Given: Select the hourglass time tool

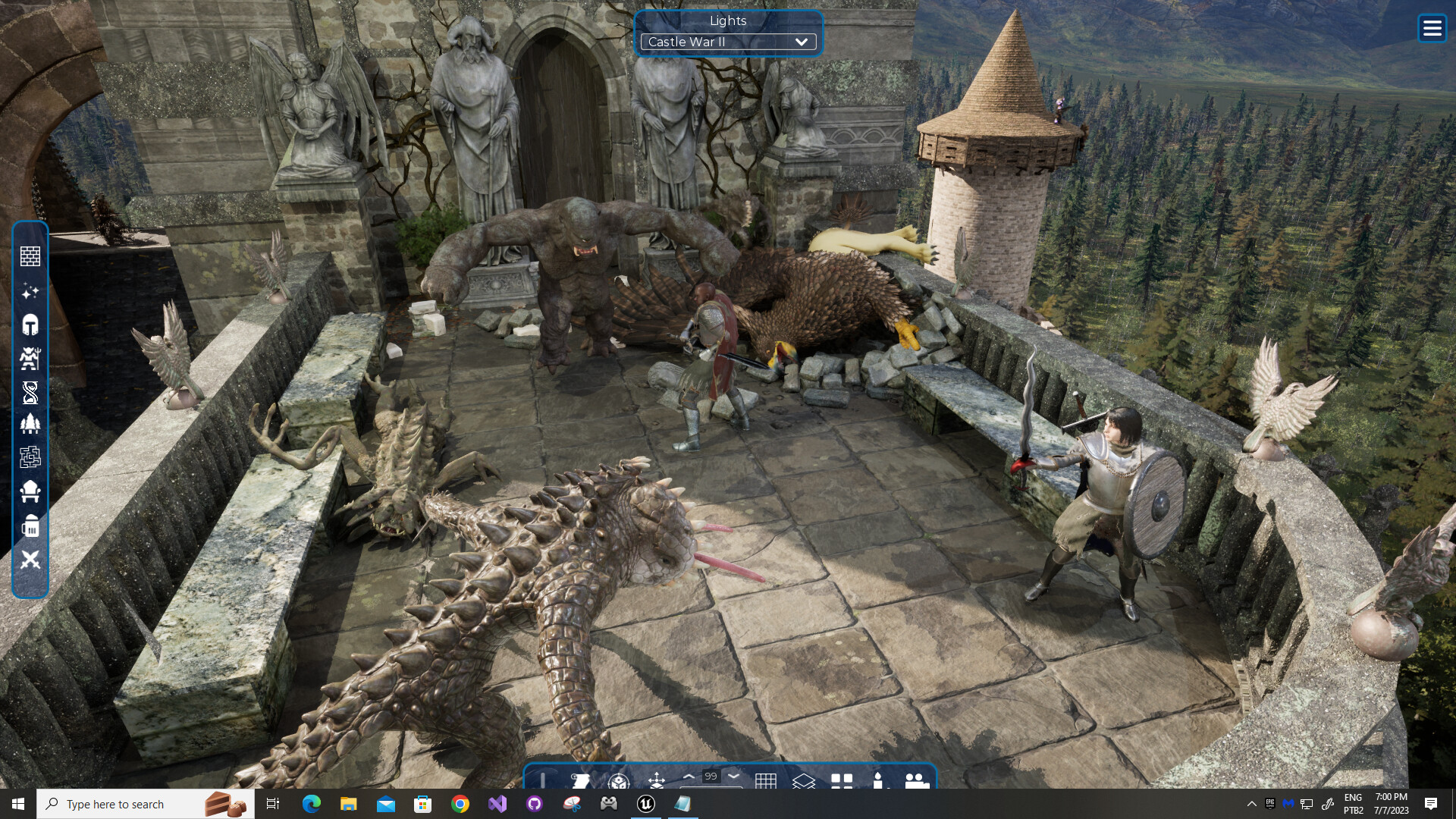Looking at the screenshot, I should pyautogui.click(x=30, y=393).
